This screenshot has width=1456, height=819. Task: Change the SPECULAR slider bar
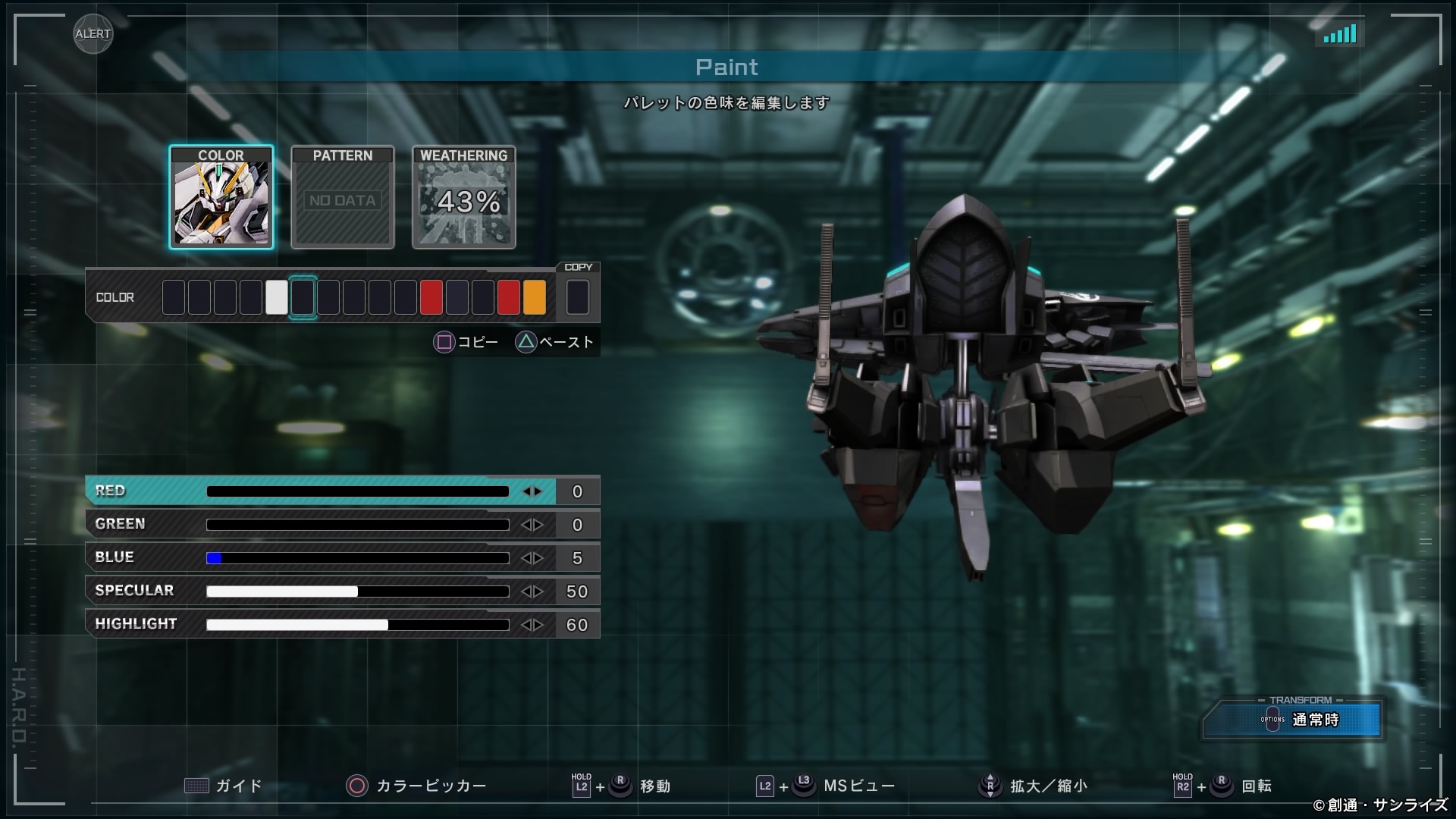pos(357,591)
